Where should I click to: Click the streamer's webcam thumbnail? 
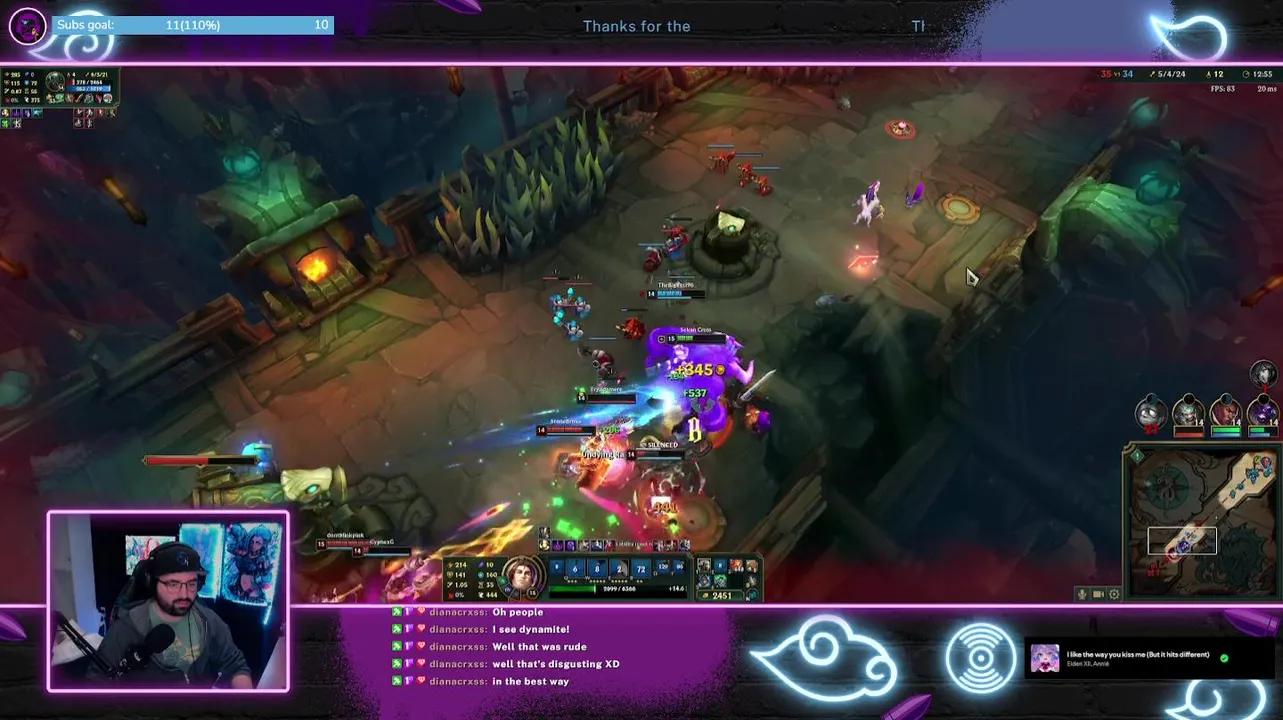[168, 598]
